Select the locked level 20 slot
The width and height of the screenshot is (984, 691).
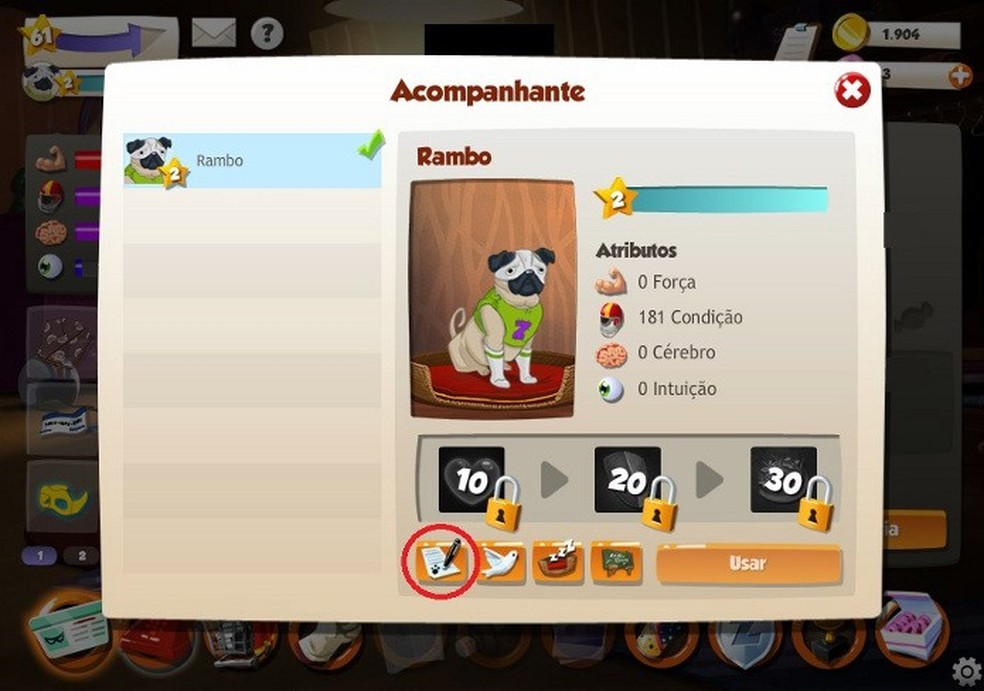(628, 481)
